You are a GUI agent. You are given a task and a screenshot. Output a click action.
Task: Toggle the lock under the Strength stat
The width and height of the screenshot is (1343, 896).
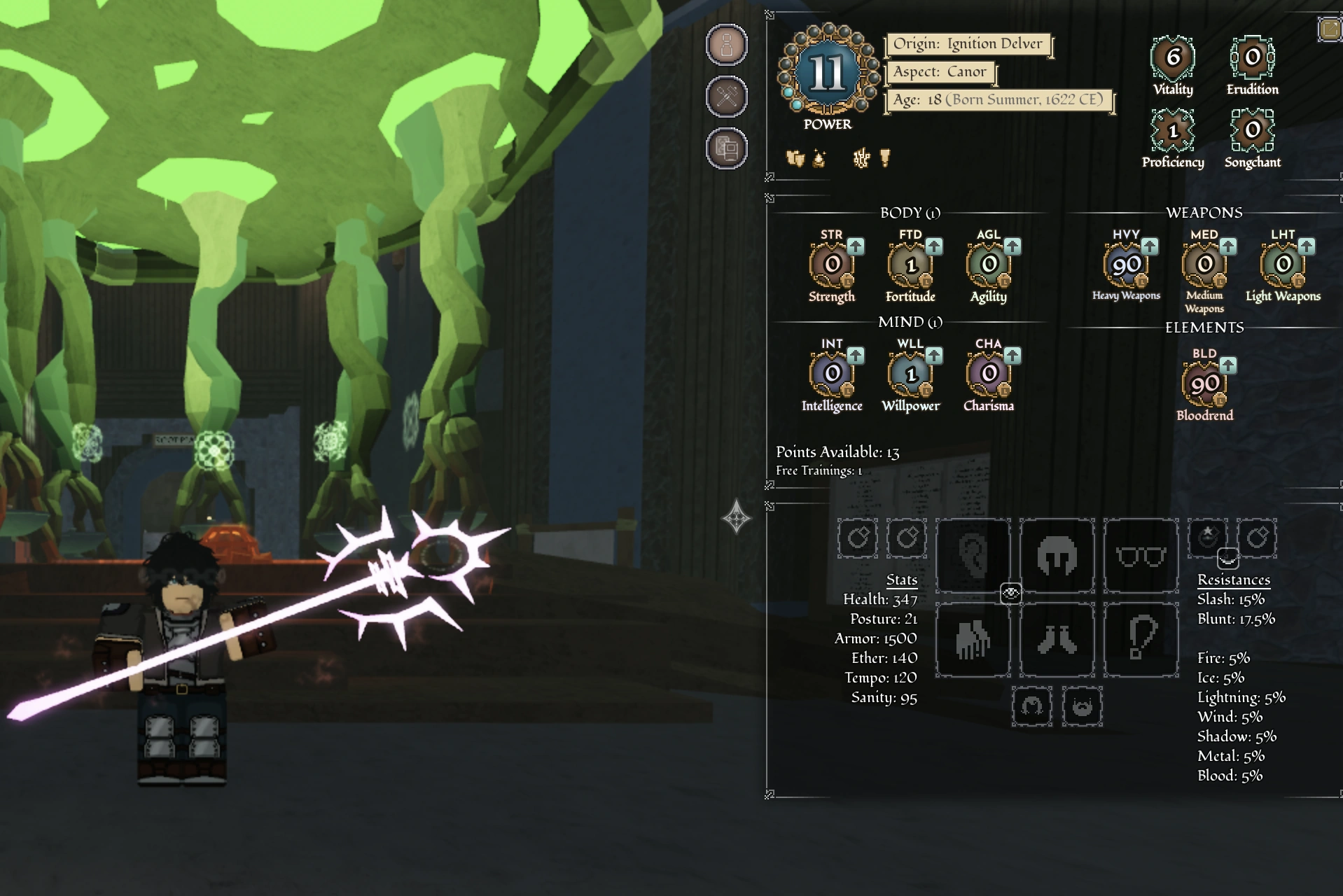pyautogui.click(x=847, y=281)
